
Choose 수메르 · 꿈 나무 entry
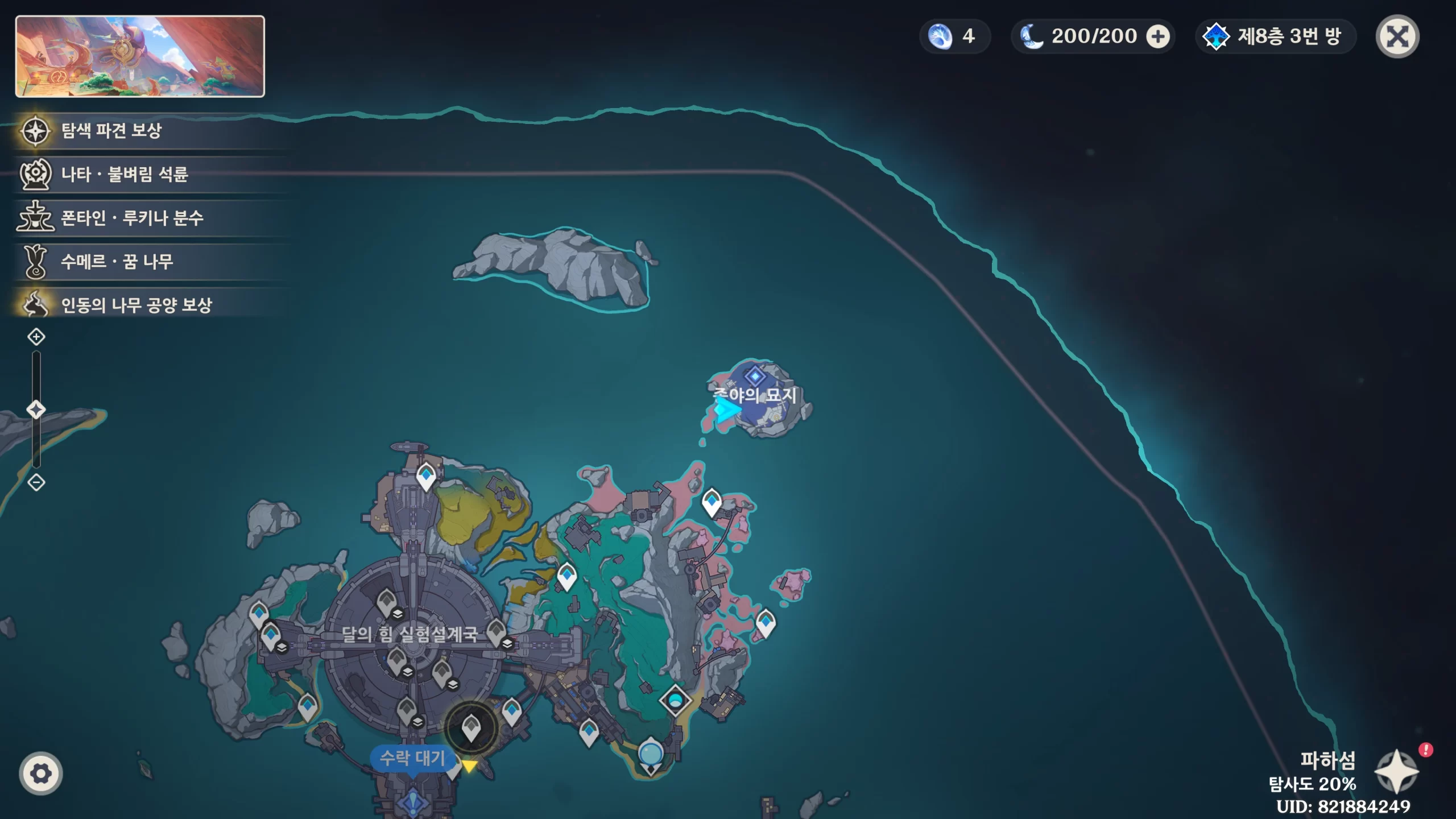[x=117, y=262]
